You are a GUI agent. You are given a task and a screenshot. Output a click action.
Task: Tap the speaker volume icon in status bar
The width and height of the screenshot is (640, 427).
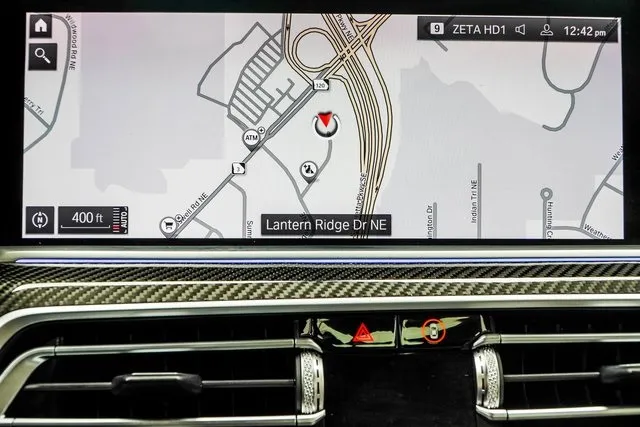point(521,30)
